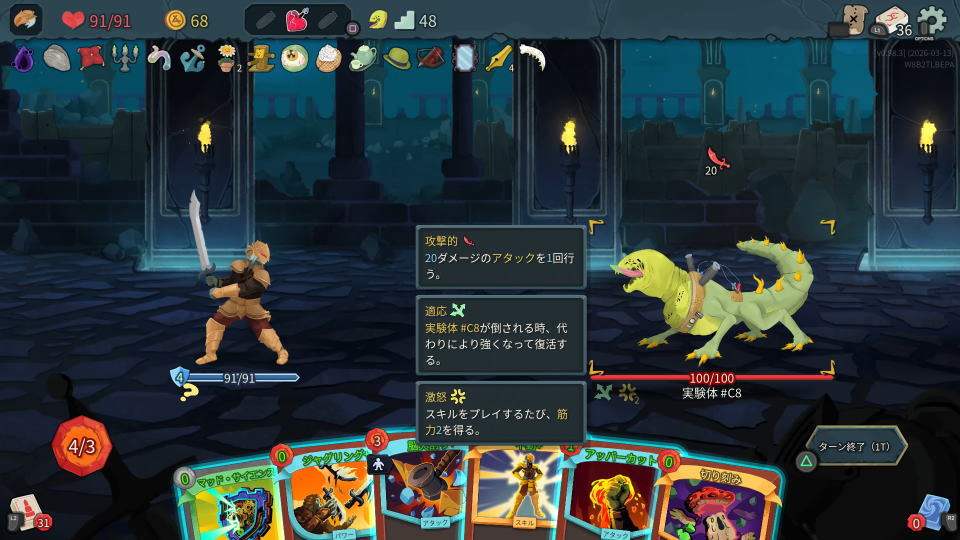Inspect the anchor relic
The height and width of the screenshot is (540, 960).
click(192, 58)
